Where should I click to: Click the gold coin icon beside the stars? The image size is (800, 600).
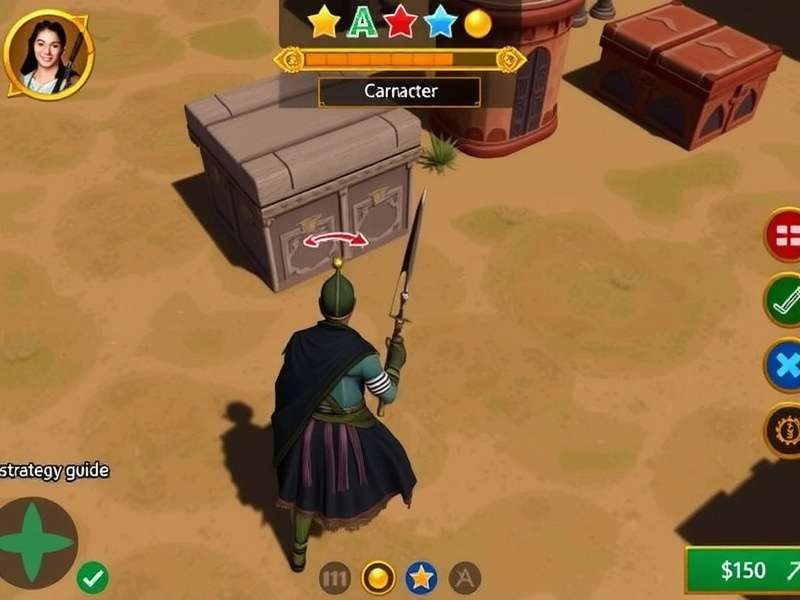(479, 22)
